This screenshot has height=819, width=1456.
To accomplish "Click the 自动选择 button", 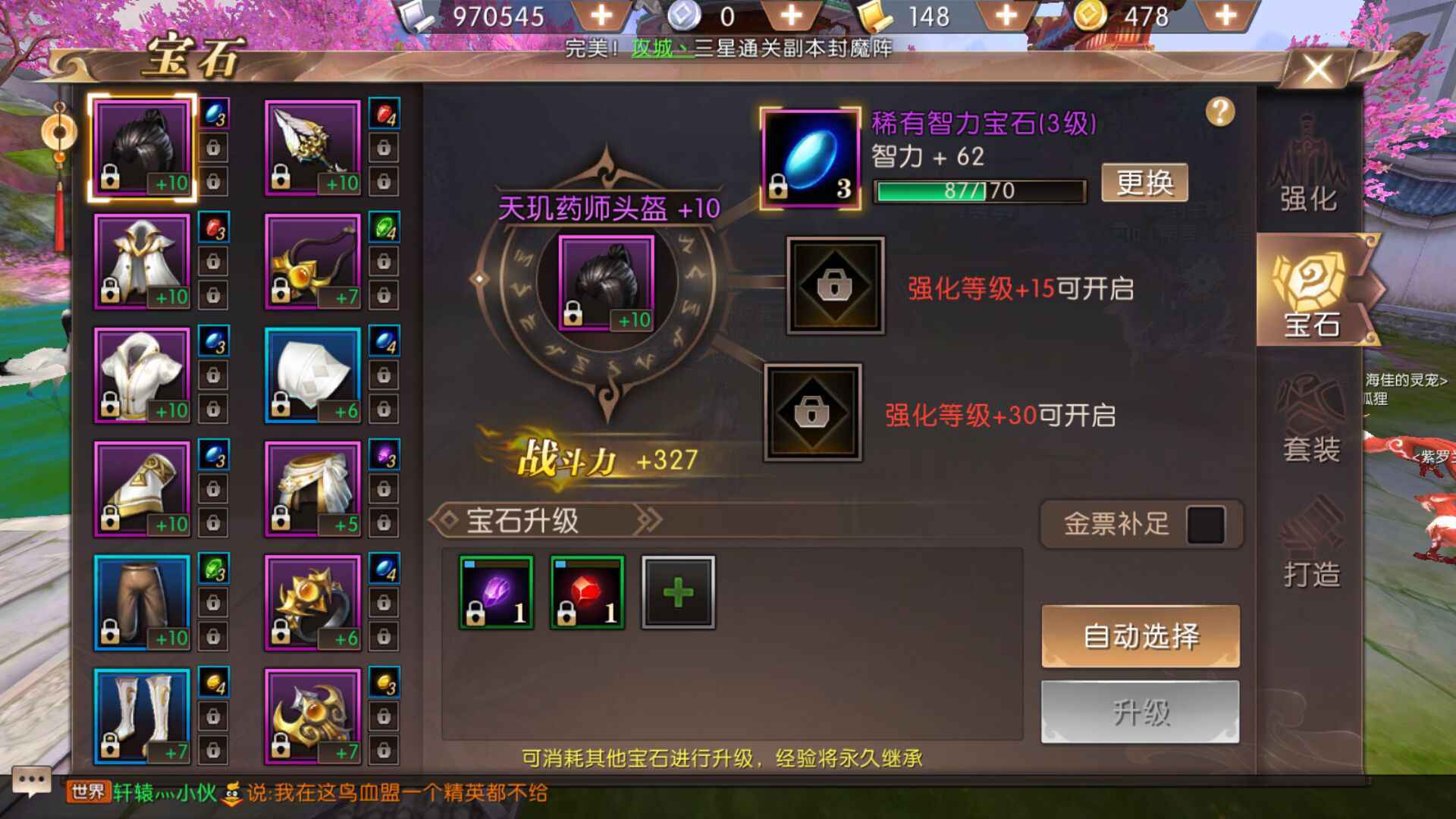I will tap(1140, 636).
